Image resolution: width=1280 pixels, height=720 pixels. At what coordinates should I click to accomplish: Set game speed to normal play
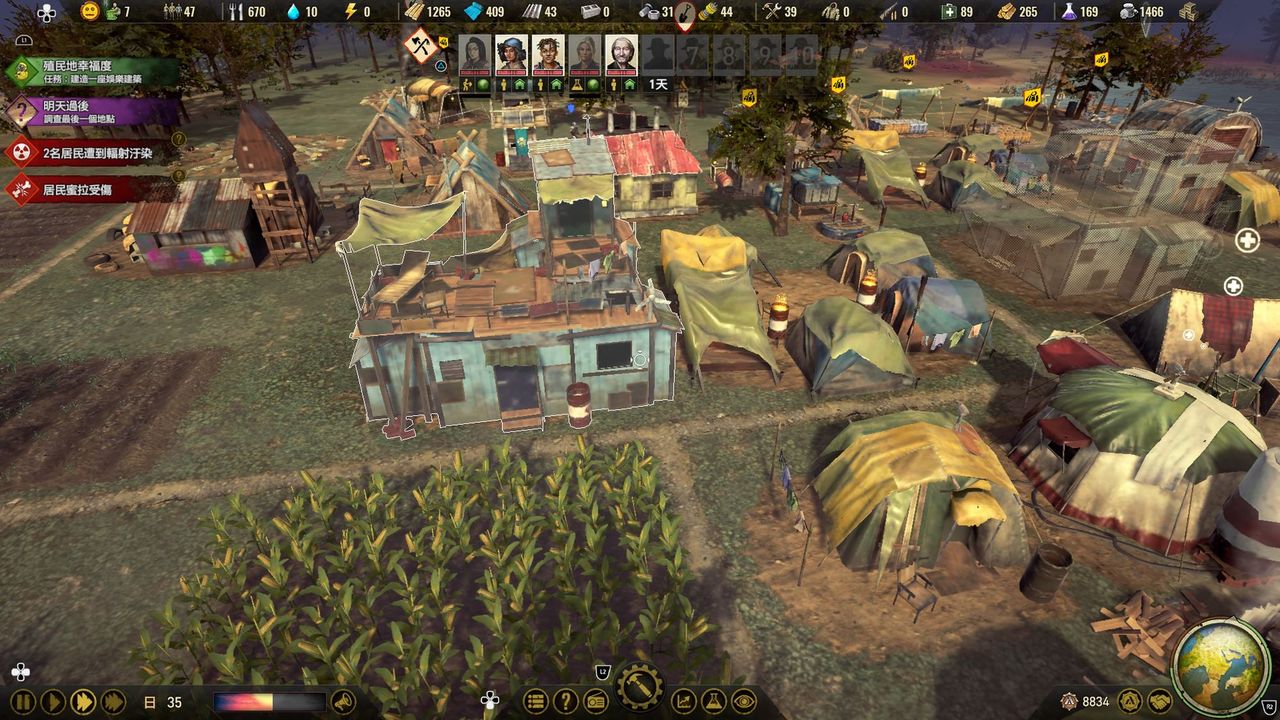[53, 702]
